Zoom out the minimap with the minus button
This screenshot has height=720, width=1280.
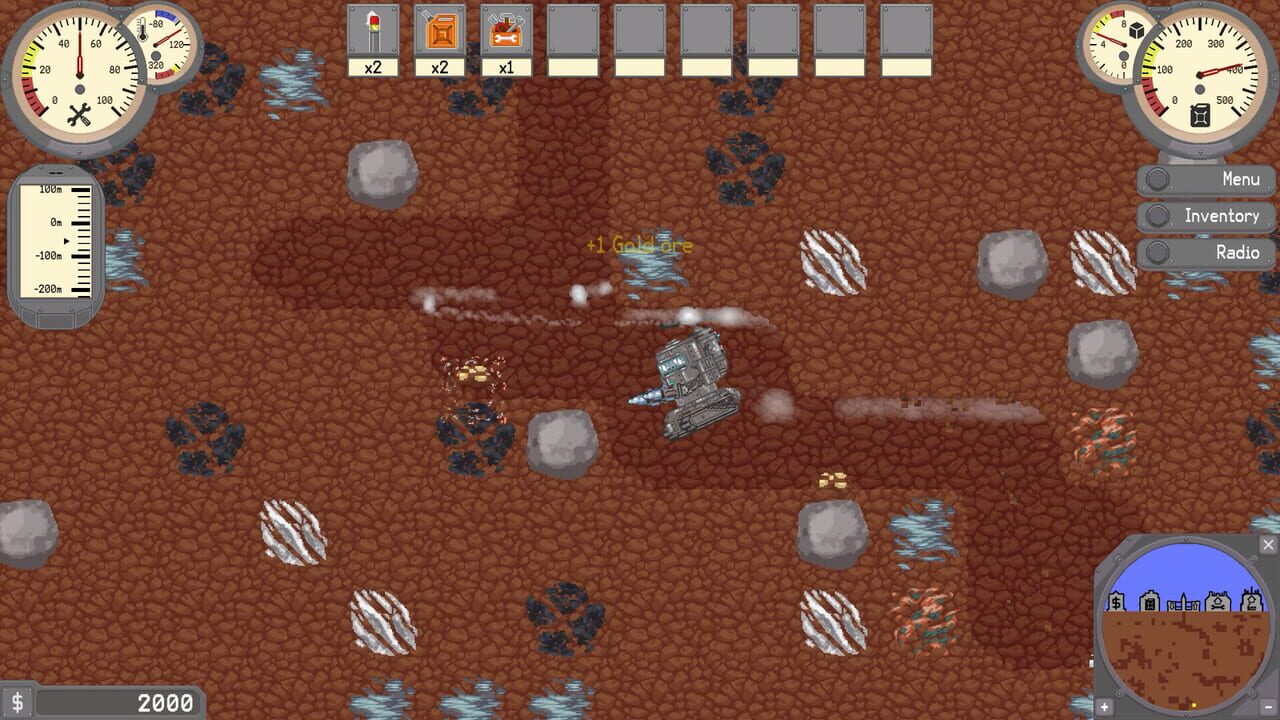[x=1269, y=706]
